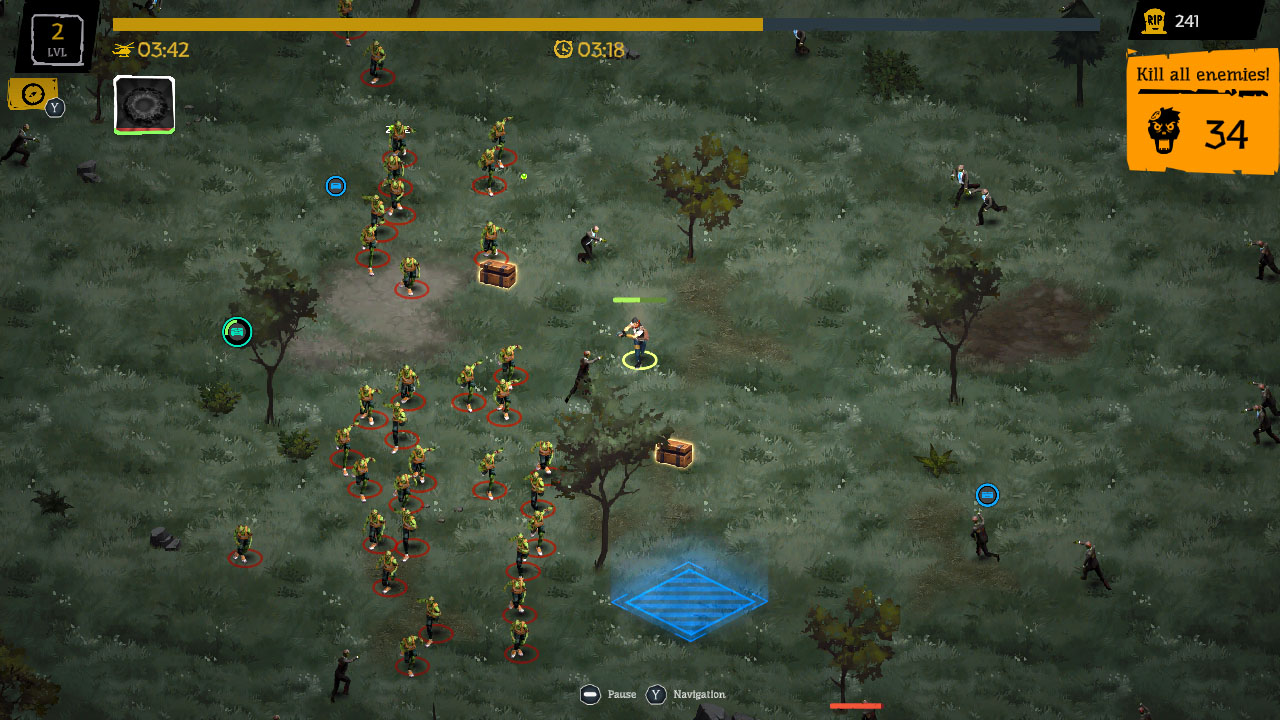Open the compass navigation ticket icon
The width and height of the screenshot is (1280, 720).
[32, 91]
